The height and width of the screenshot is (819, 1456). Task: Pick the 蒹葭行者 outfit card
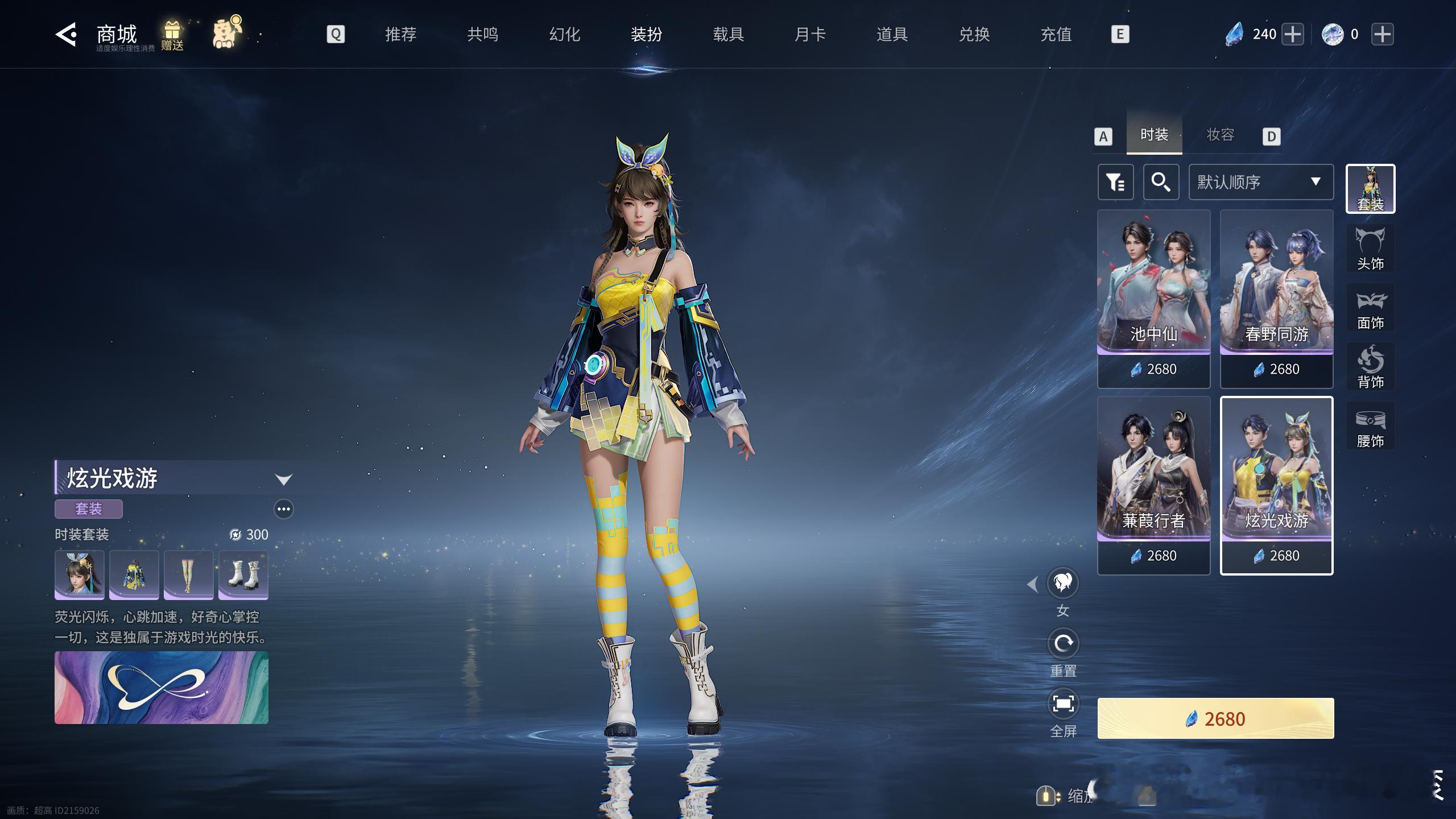pos(1153,485)
